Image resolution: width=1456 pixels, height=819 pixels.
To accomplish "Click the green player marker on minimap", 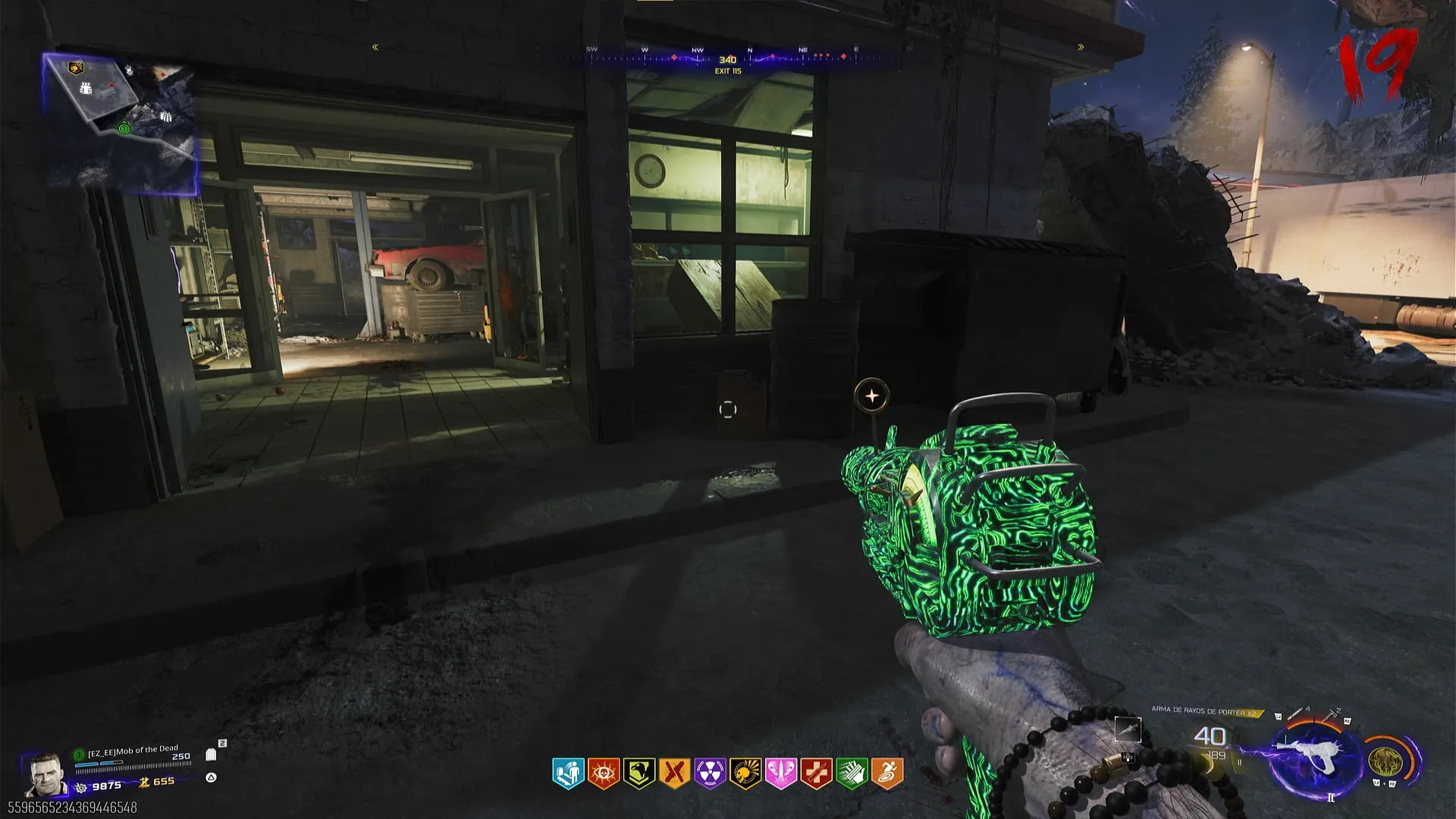I will pos(124,129).
